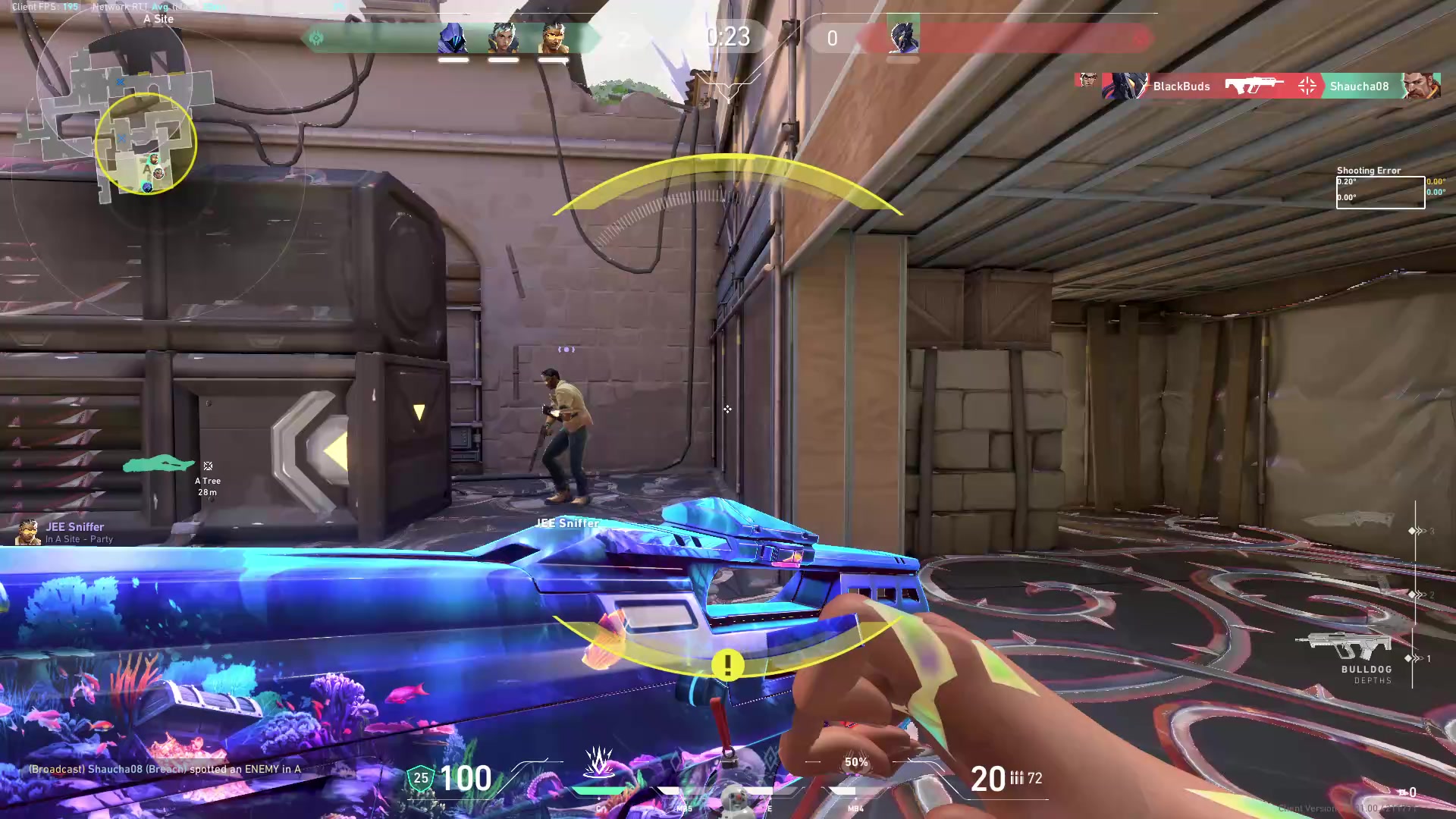1456x819 pixels.
Task: Click the circular minimap of A Site
Action: coord(146,143)
